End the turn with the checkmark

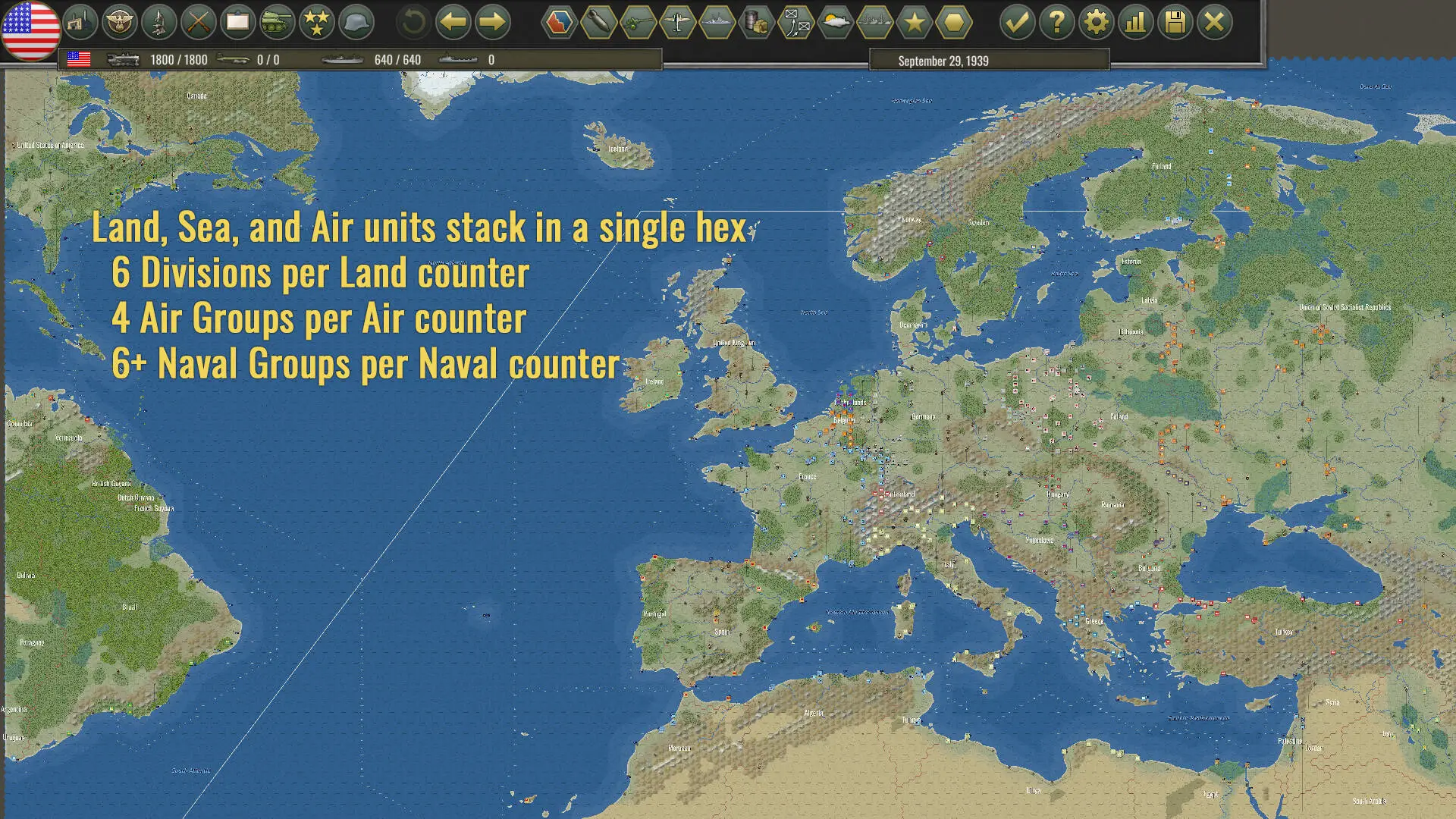coord(1016,22)
